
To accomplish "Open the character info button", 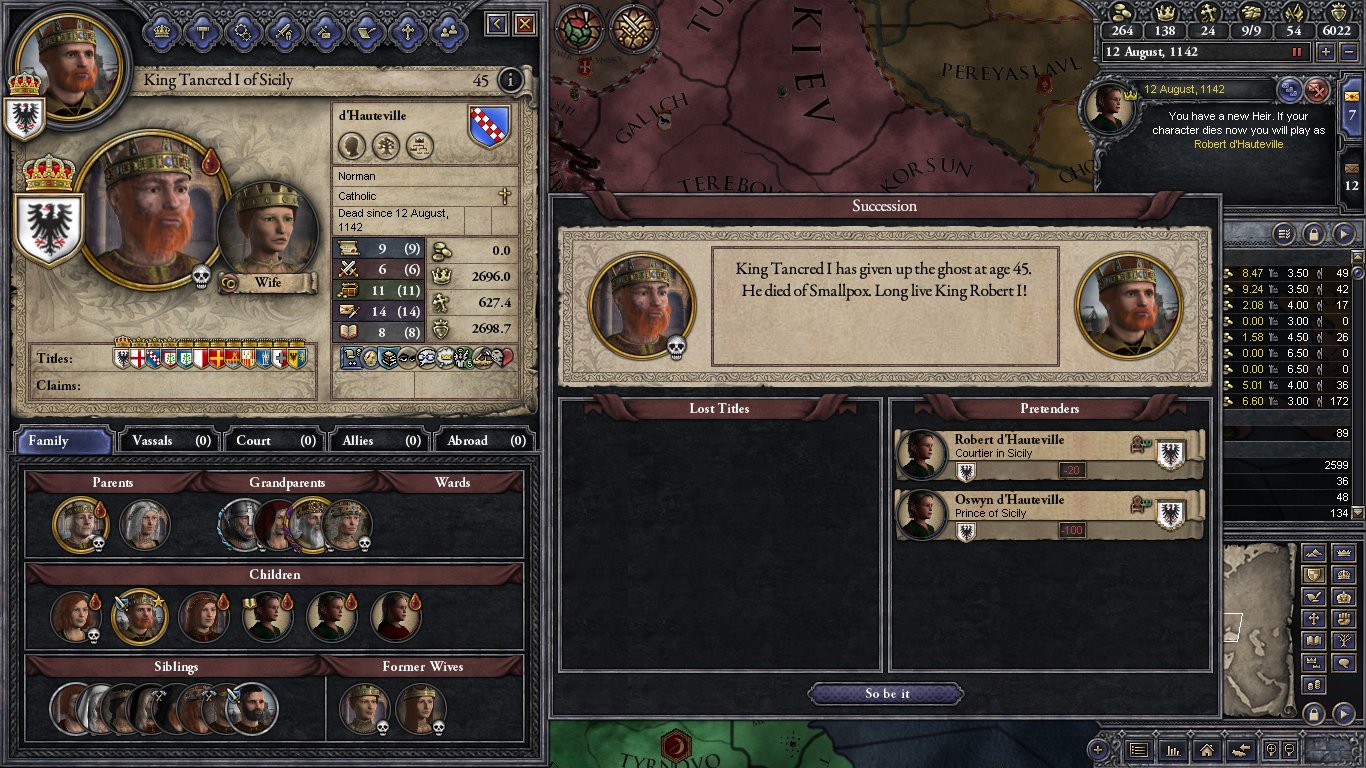I will (510, 80).
